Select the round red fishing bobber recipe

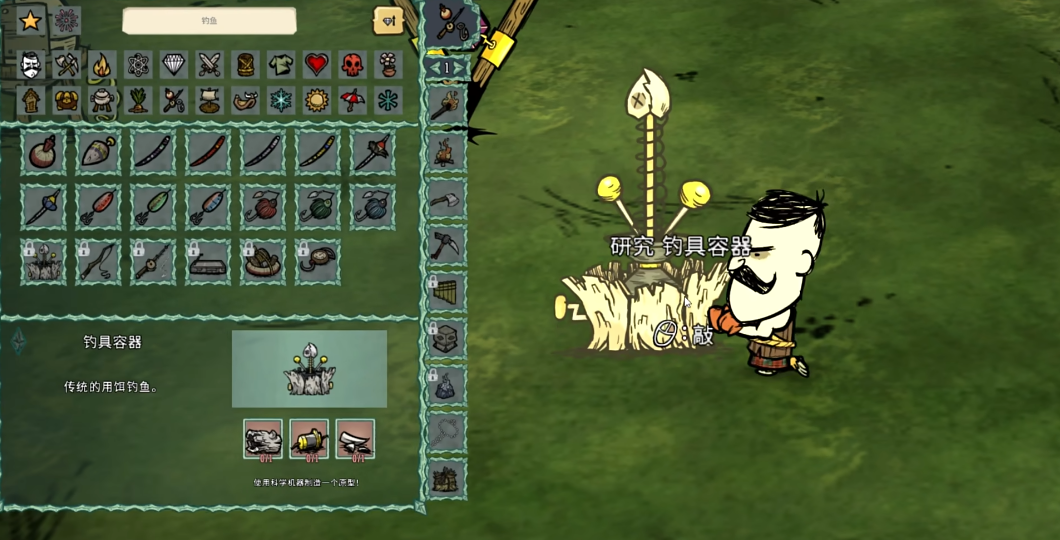tap(43, 152)
